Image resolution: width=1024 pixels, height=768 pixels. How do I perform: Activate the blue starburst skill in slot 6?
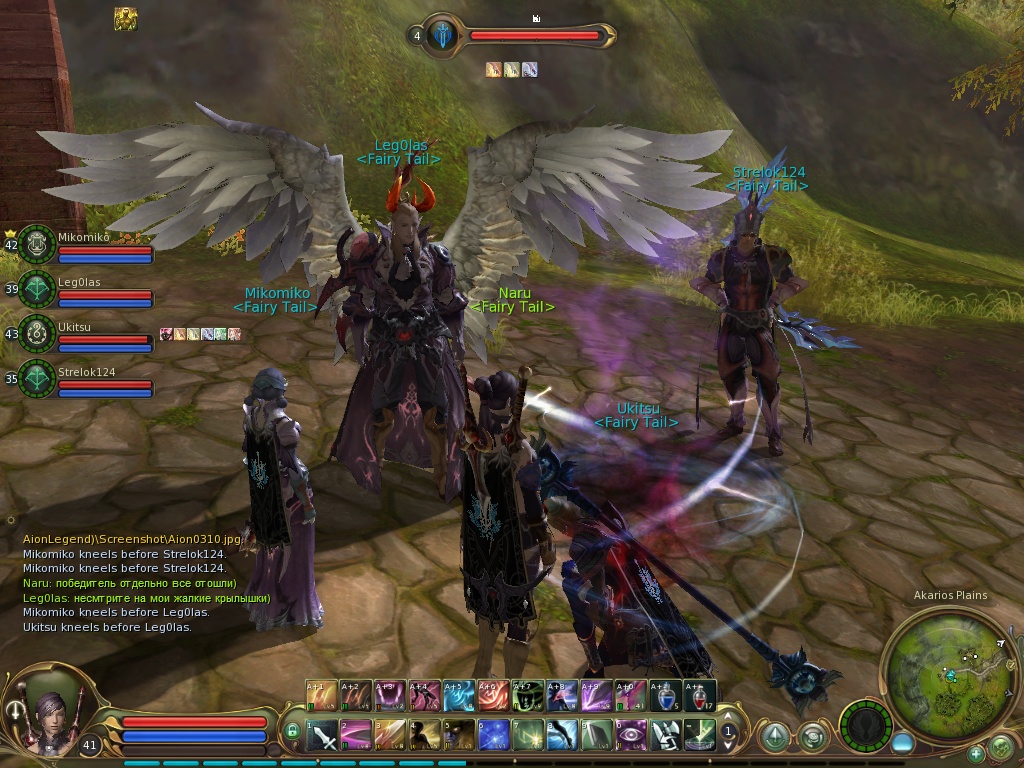click(x=494, y=736)
